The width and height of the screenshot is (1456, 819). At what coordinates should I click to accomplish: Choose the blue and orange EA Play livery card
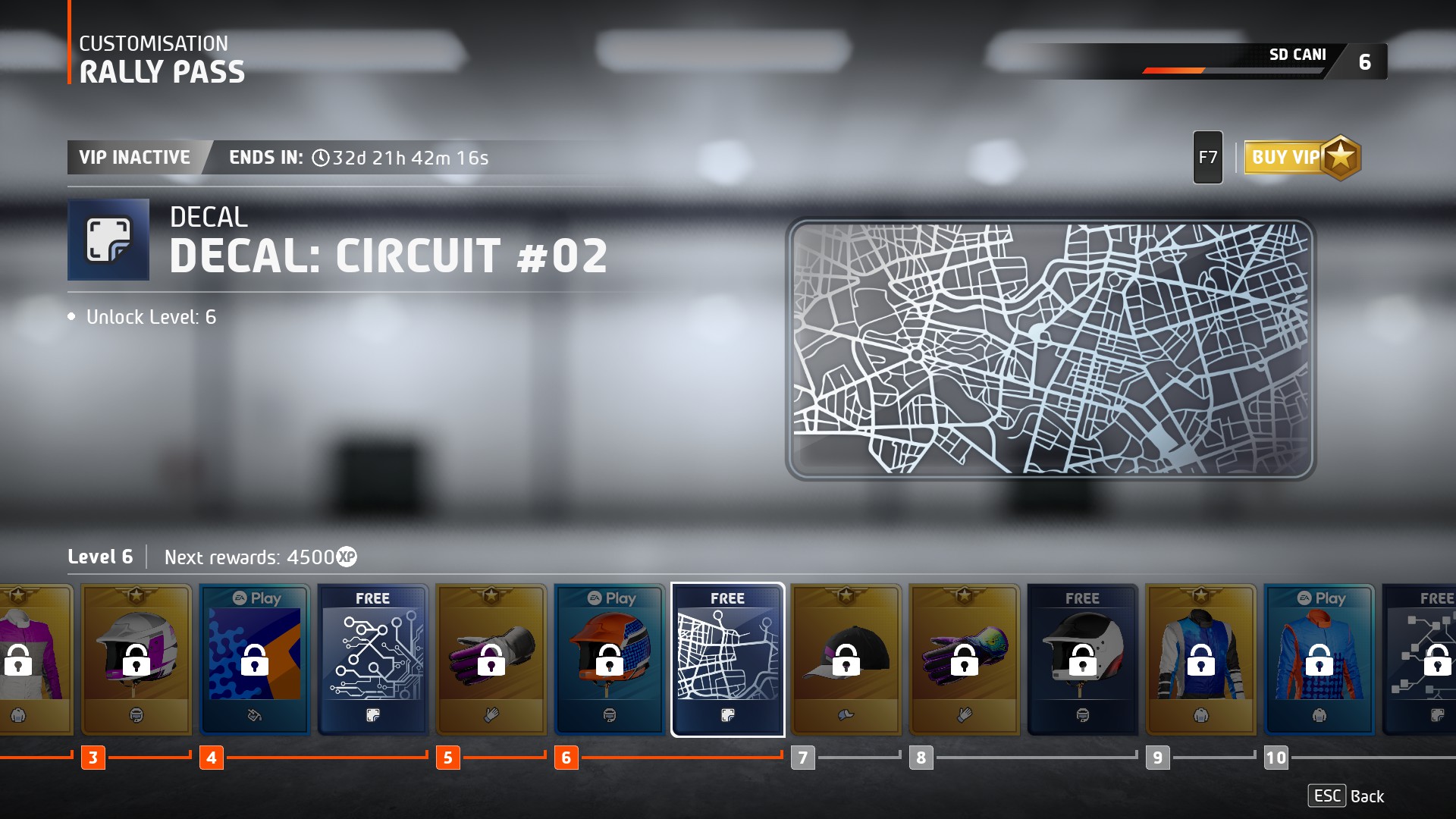click(x=255, y=658)
